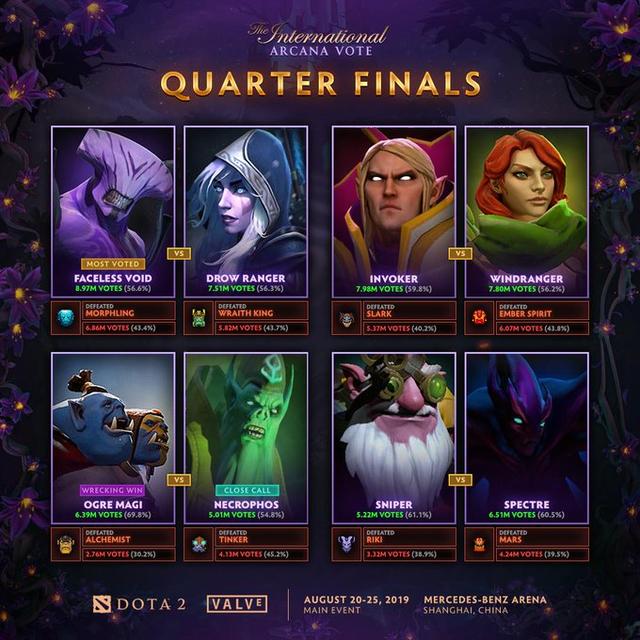Open the Ogre Magi hero card
The width and height of the screenshot is (640, 640).
coord(113,437)
